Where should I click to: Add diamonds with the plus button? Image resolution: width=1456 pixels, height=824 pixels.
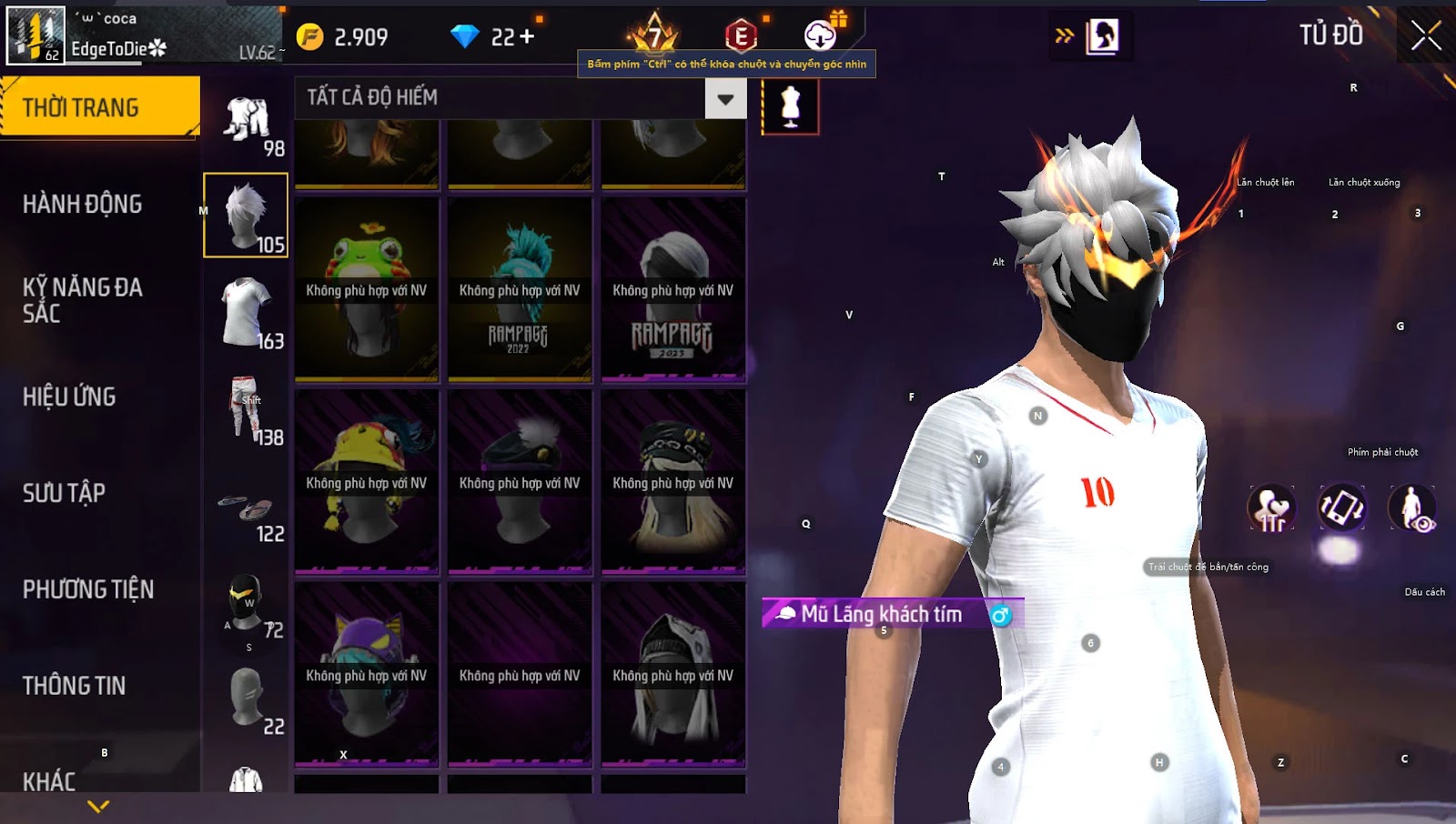(527, 37)
